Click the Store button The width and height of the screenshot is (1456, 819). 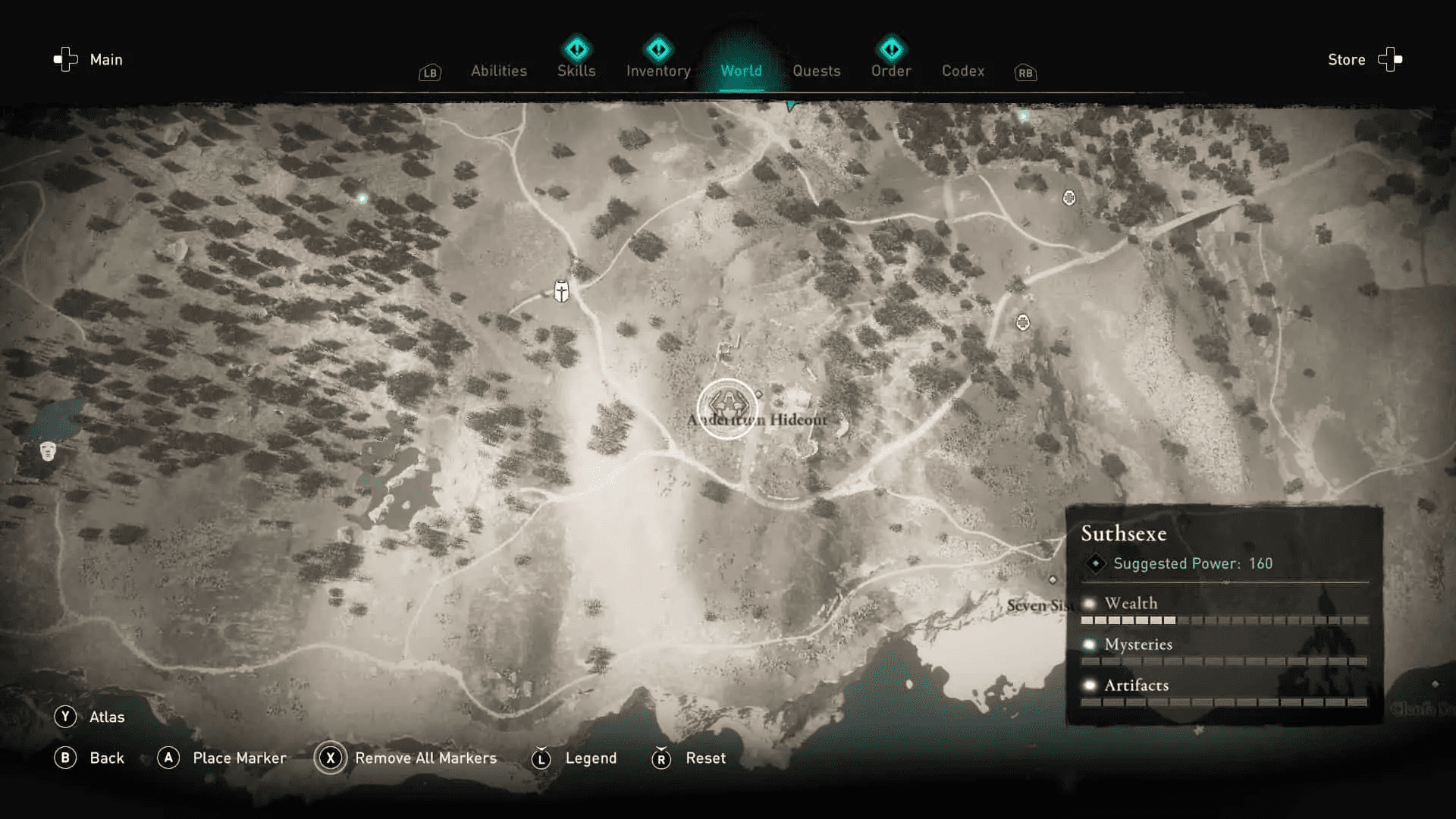click(x=1346, y=59)
